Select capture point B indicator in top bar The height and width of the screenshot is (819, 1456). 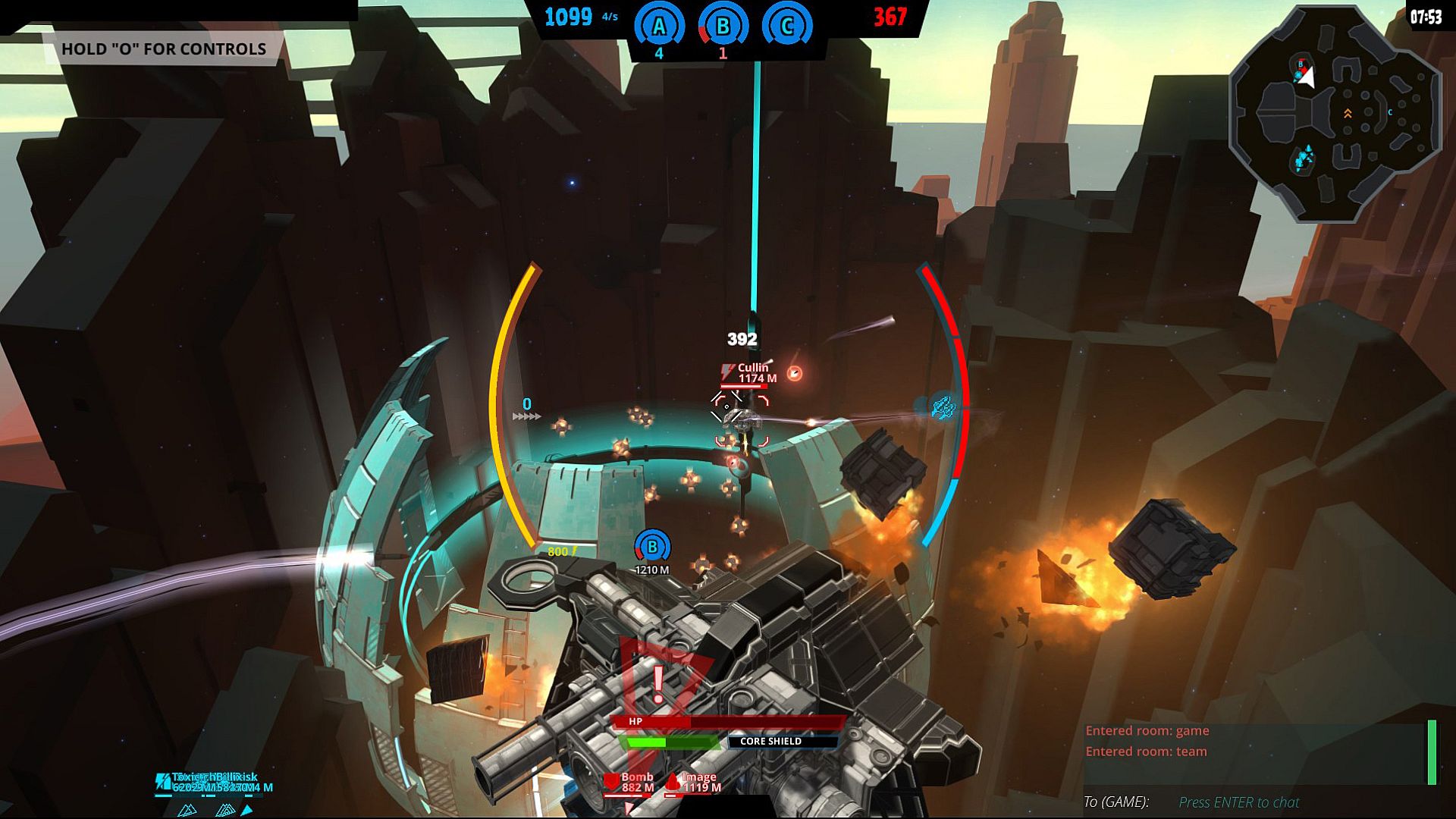pyautogui.click(x=723, y=27)
